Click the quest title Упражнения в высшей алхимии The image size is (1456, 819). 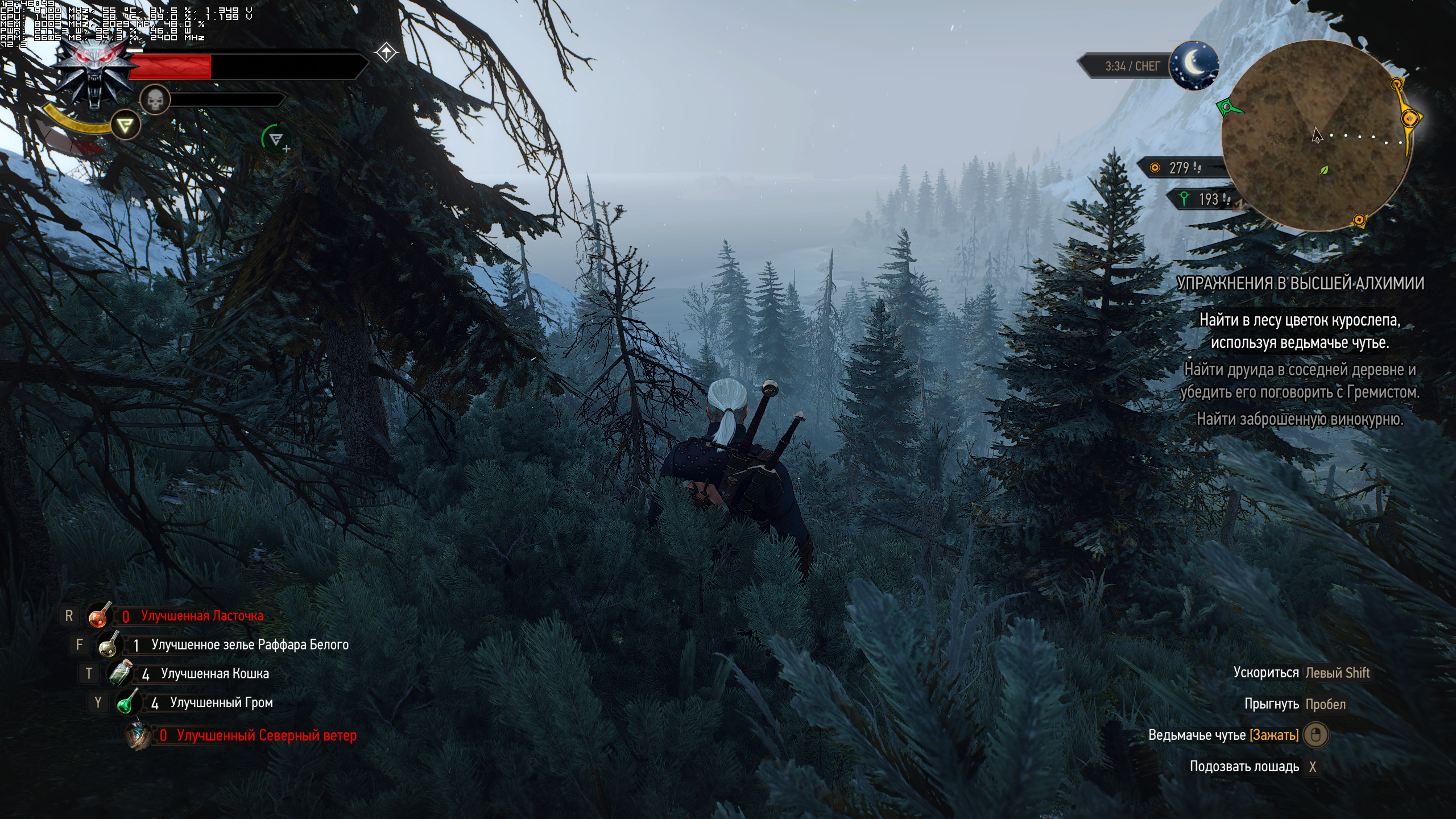pos(1300,283)
